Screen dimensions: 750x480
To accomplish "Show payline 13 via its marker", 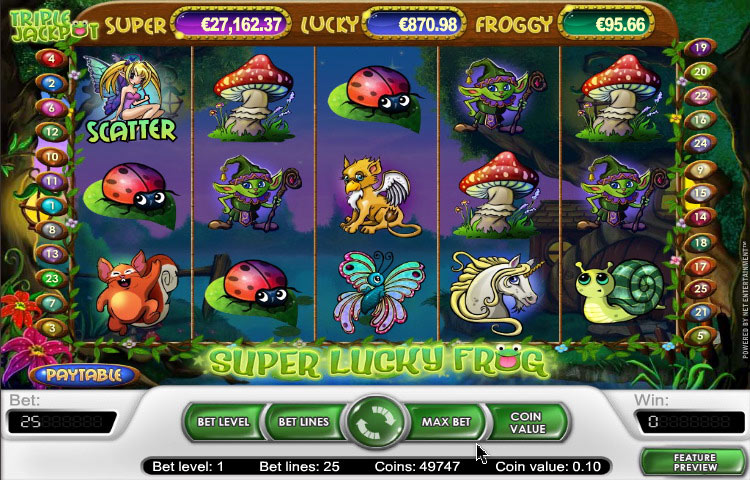I will pos(52,254).
